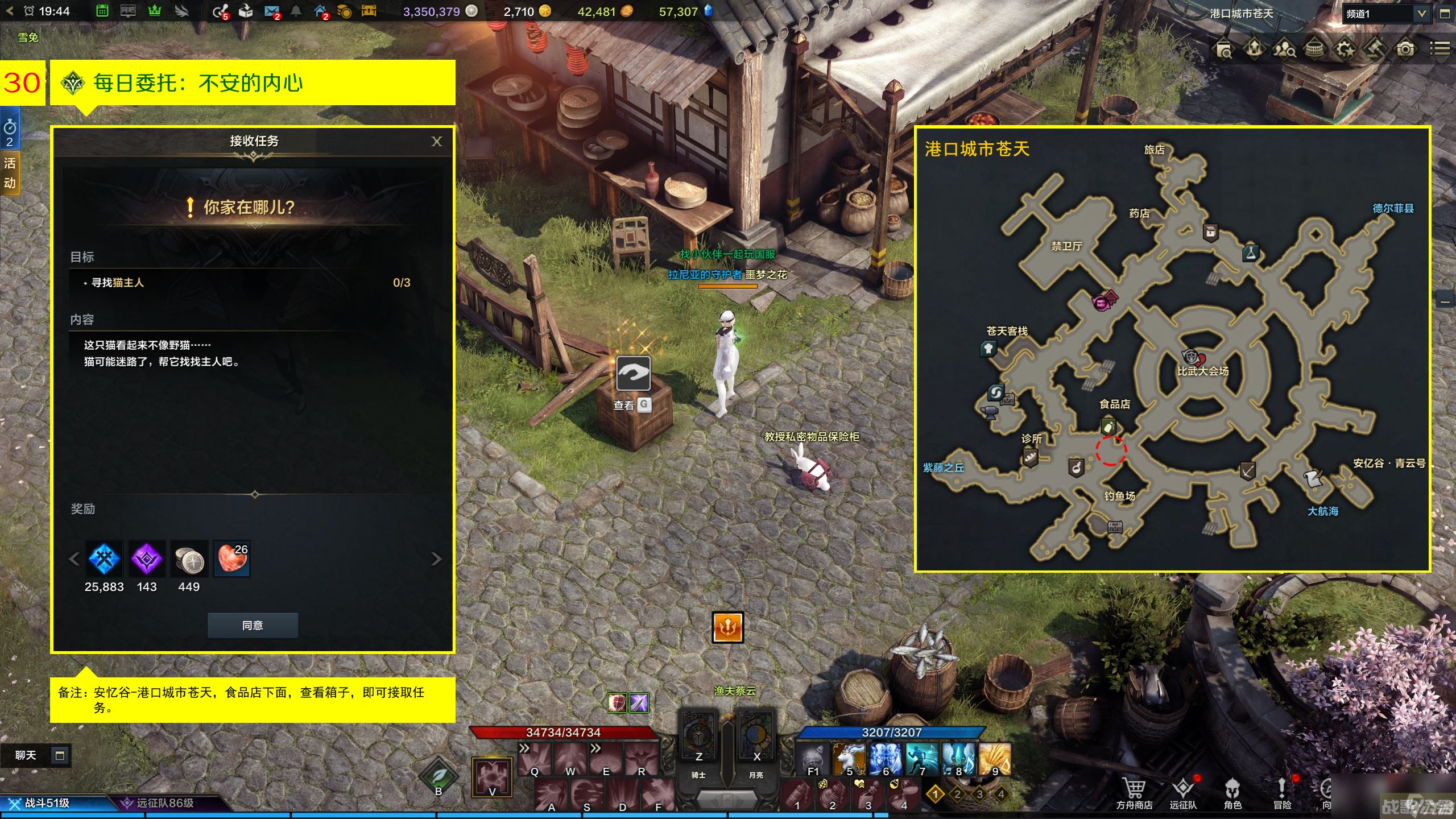Close the 接收任务 quest window
The width and height of the screenshot is (1456, 819).
[x=436, y=142]
